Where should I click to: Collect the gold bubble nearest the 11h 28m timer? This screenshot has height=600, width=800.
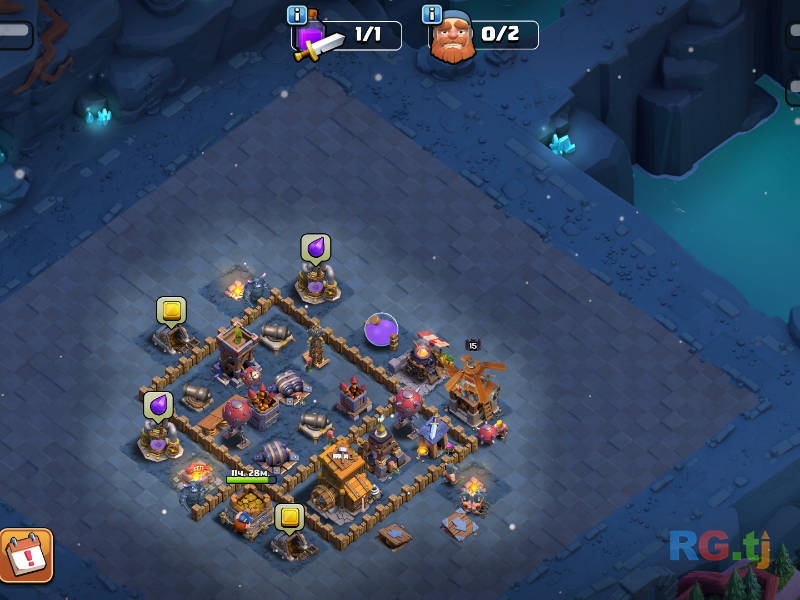pos(289,517)
